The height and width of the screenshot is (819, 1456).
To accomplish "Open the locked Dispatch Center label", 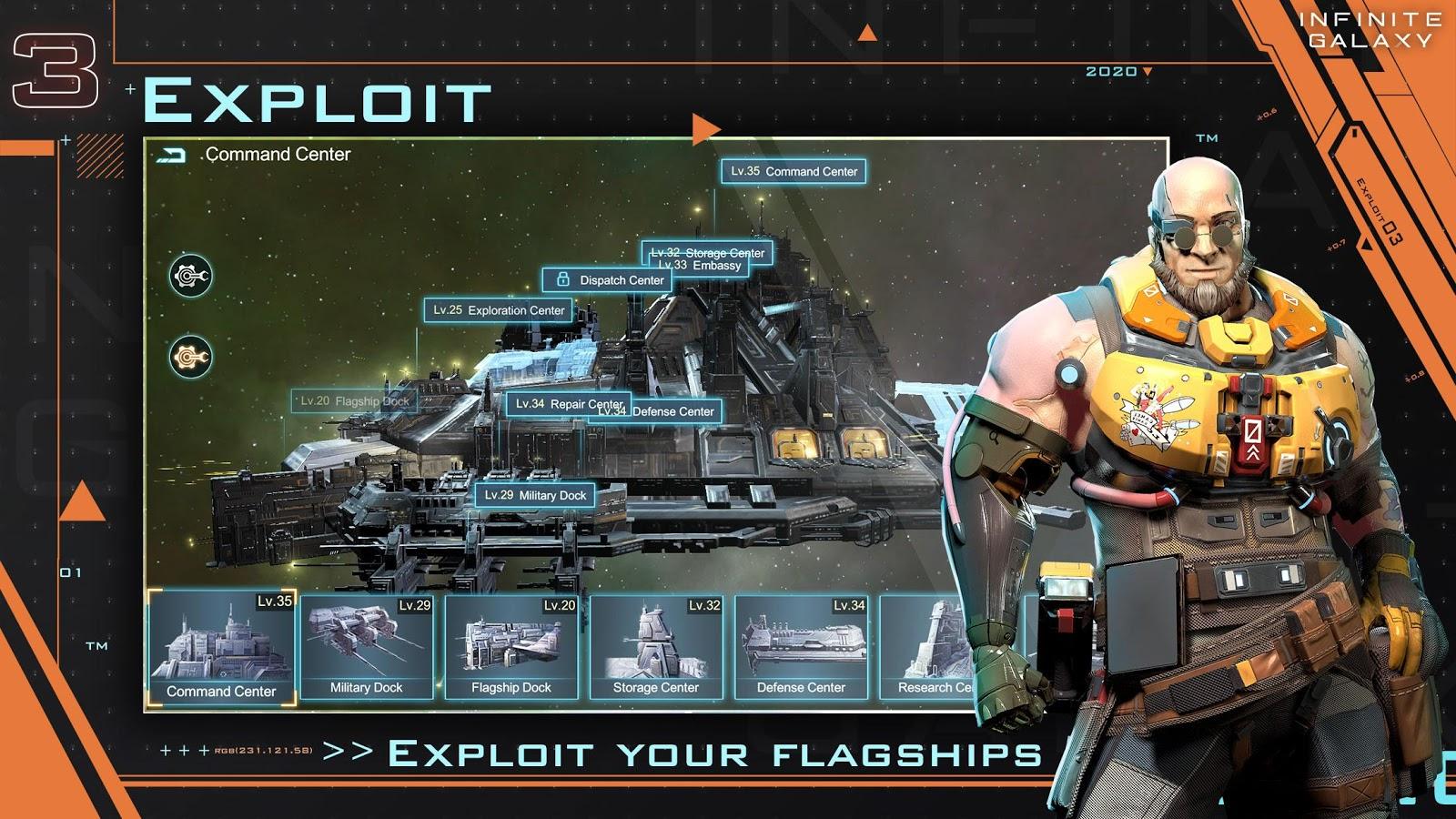I will click(x=612, y=280).
